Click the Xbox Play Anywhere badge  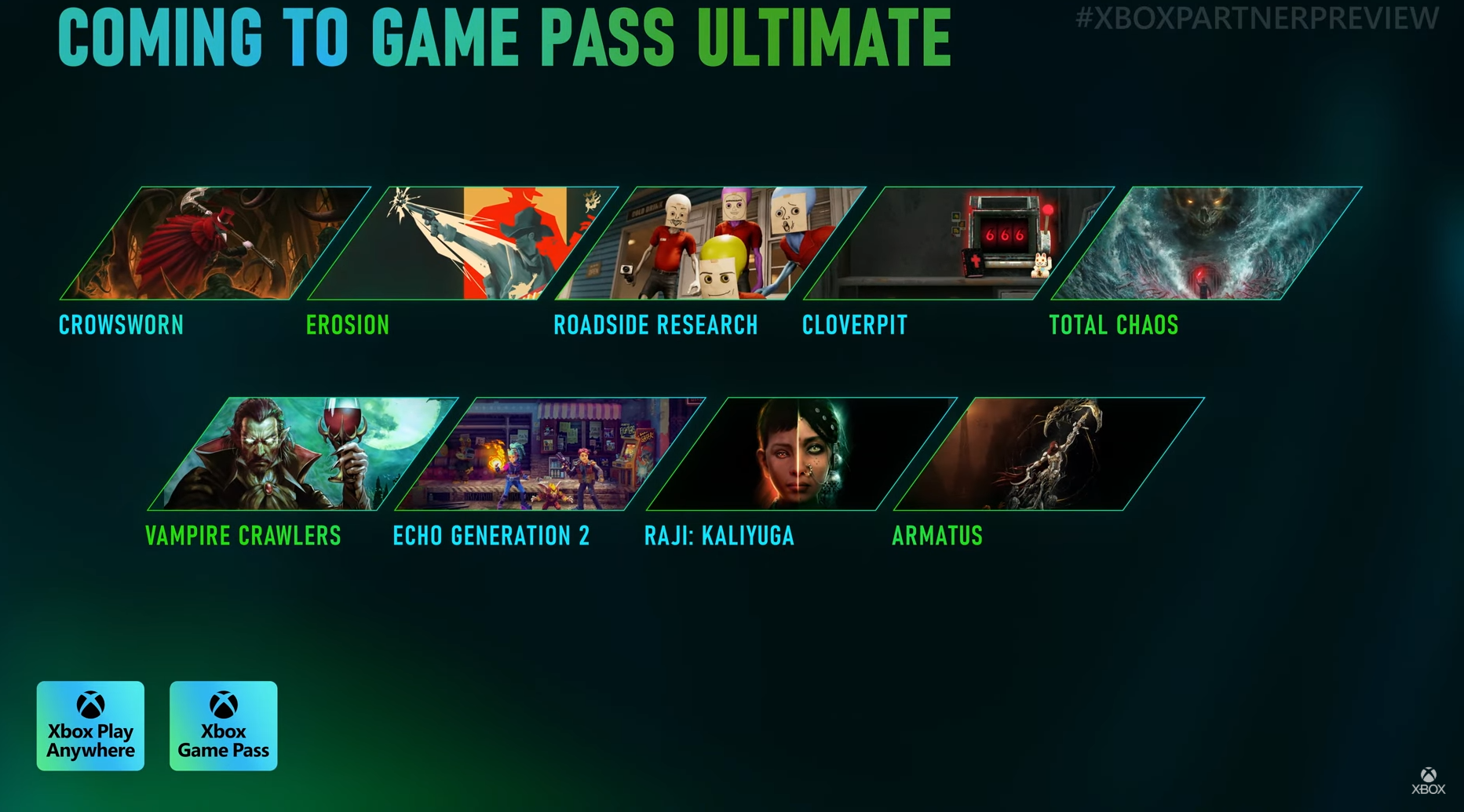(x=90, y=726)
